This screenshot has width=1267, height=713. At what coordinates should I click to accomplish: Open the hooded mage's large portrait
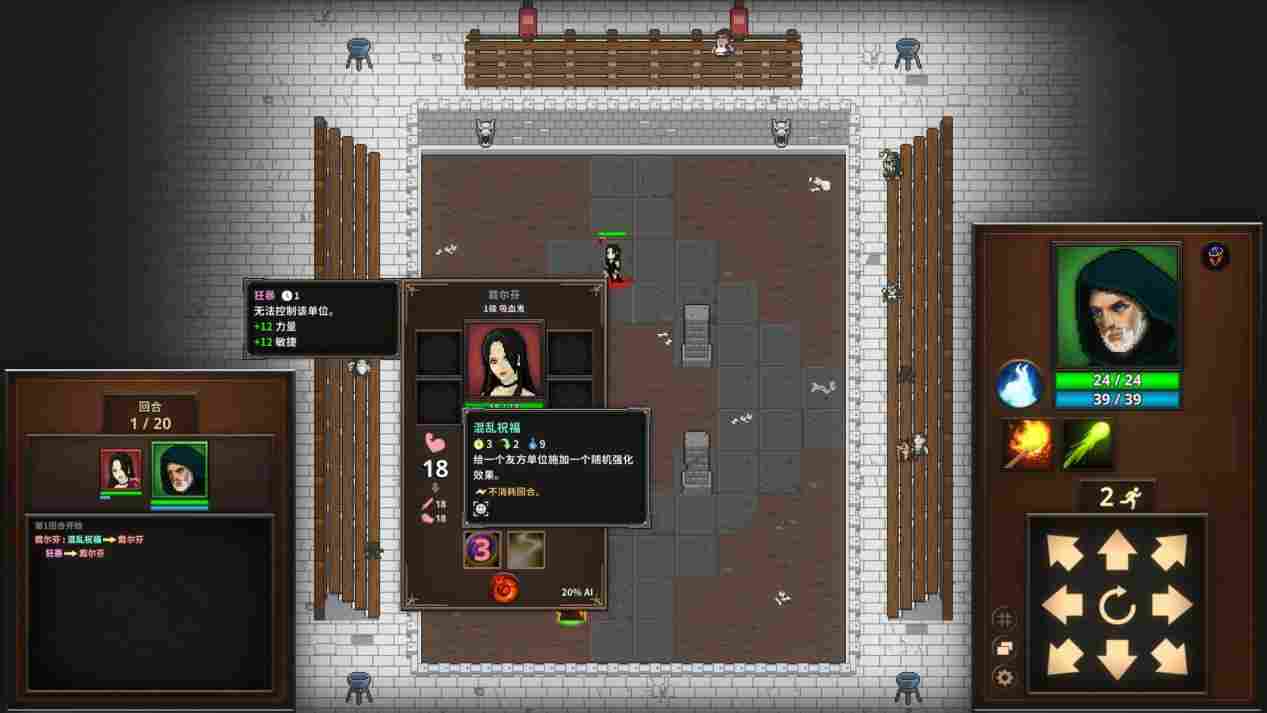click(x=1117, y=306)
